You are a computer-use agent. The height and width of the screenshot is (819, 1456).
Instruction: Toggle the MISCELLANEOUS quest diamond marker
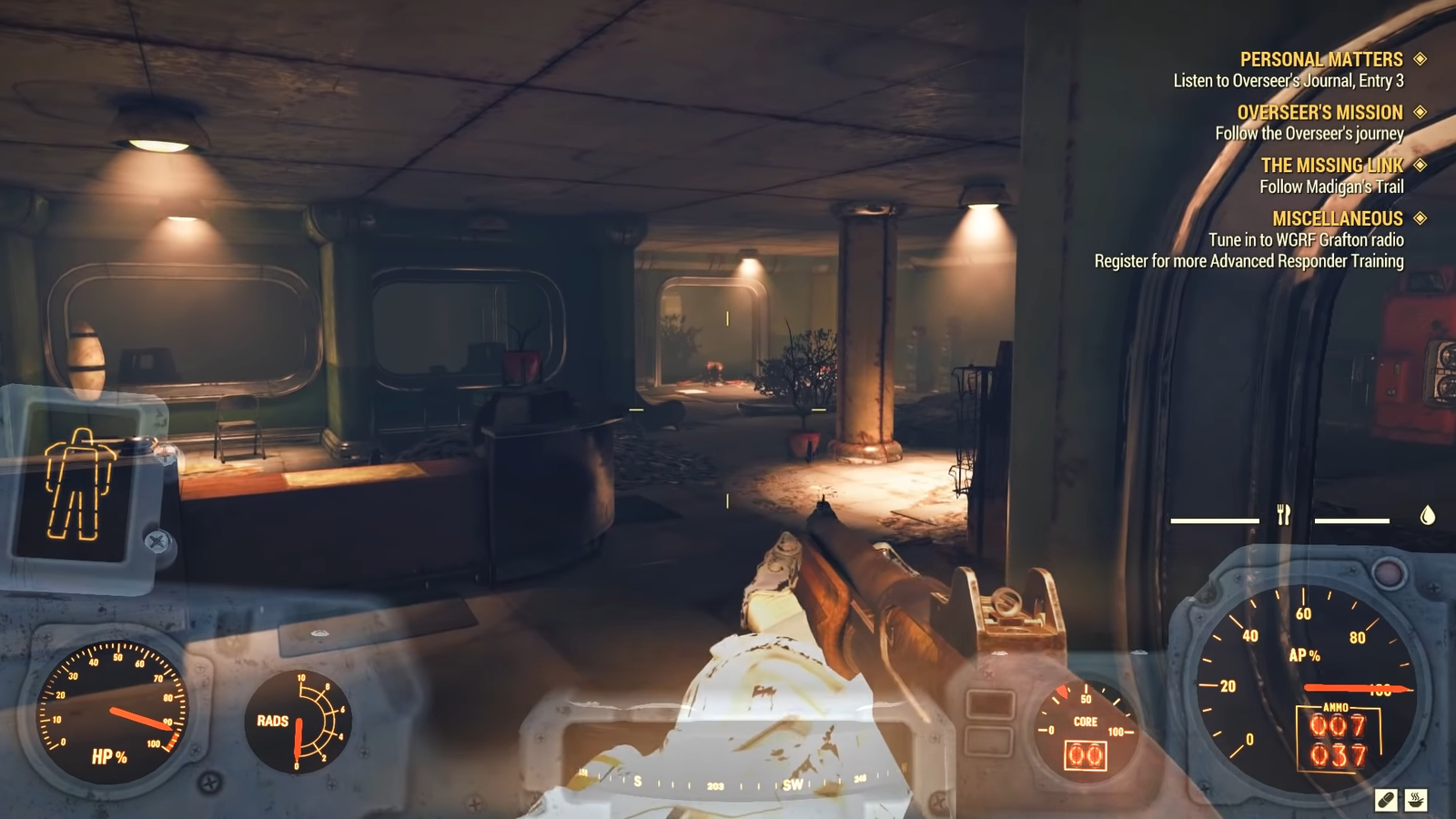1418,218
